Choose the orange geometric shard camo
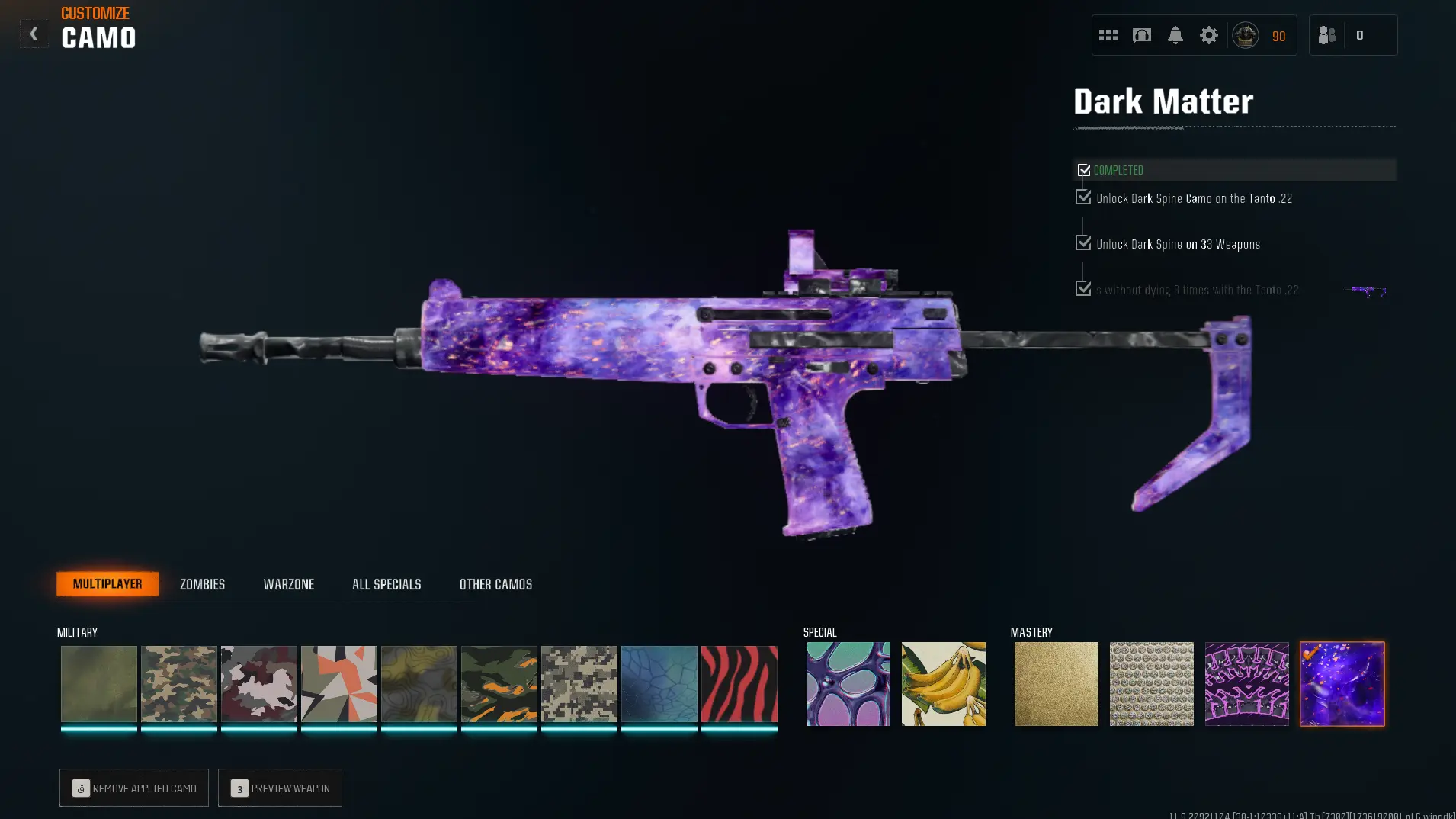This screenshot has height=819, width=1456. [338, 684]
